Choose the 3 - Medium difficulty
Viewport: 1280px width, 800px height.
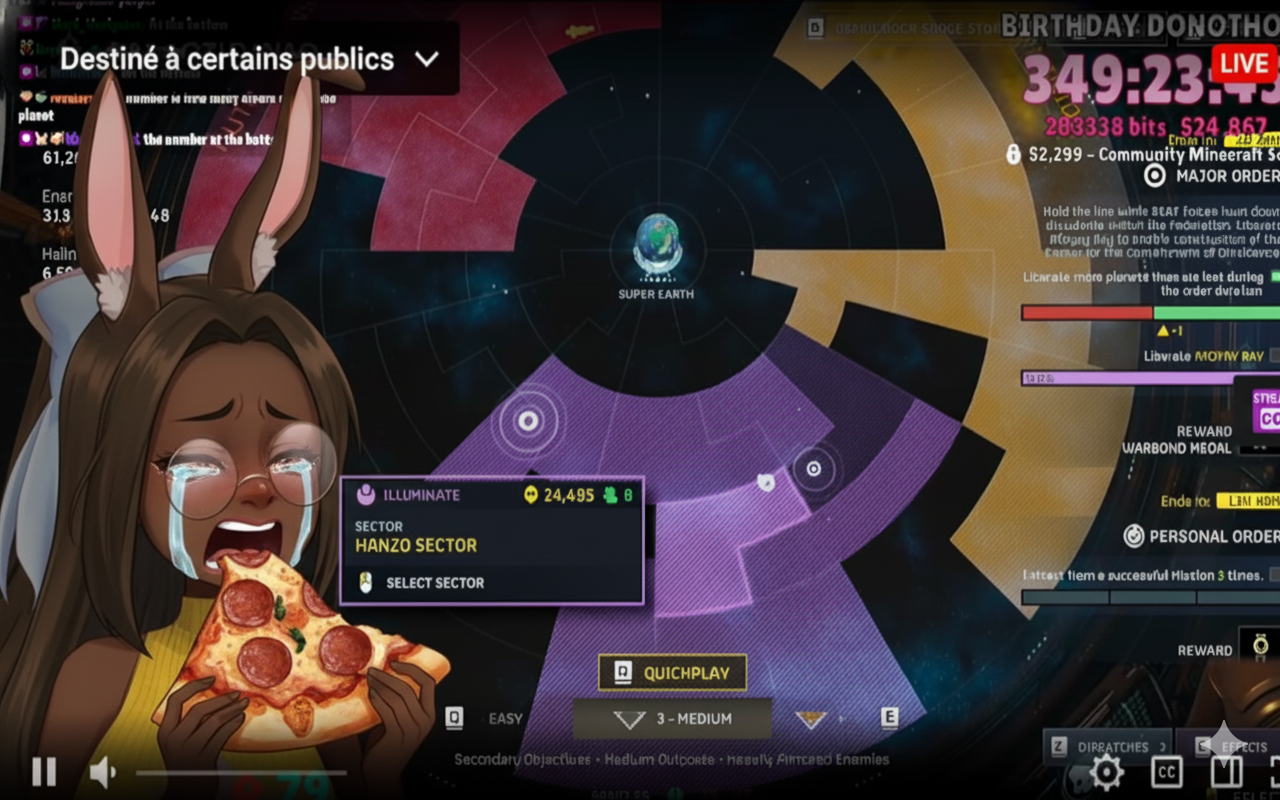point(672,719)
